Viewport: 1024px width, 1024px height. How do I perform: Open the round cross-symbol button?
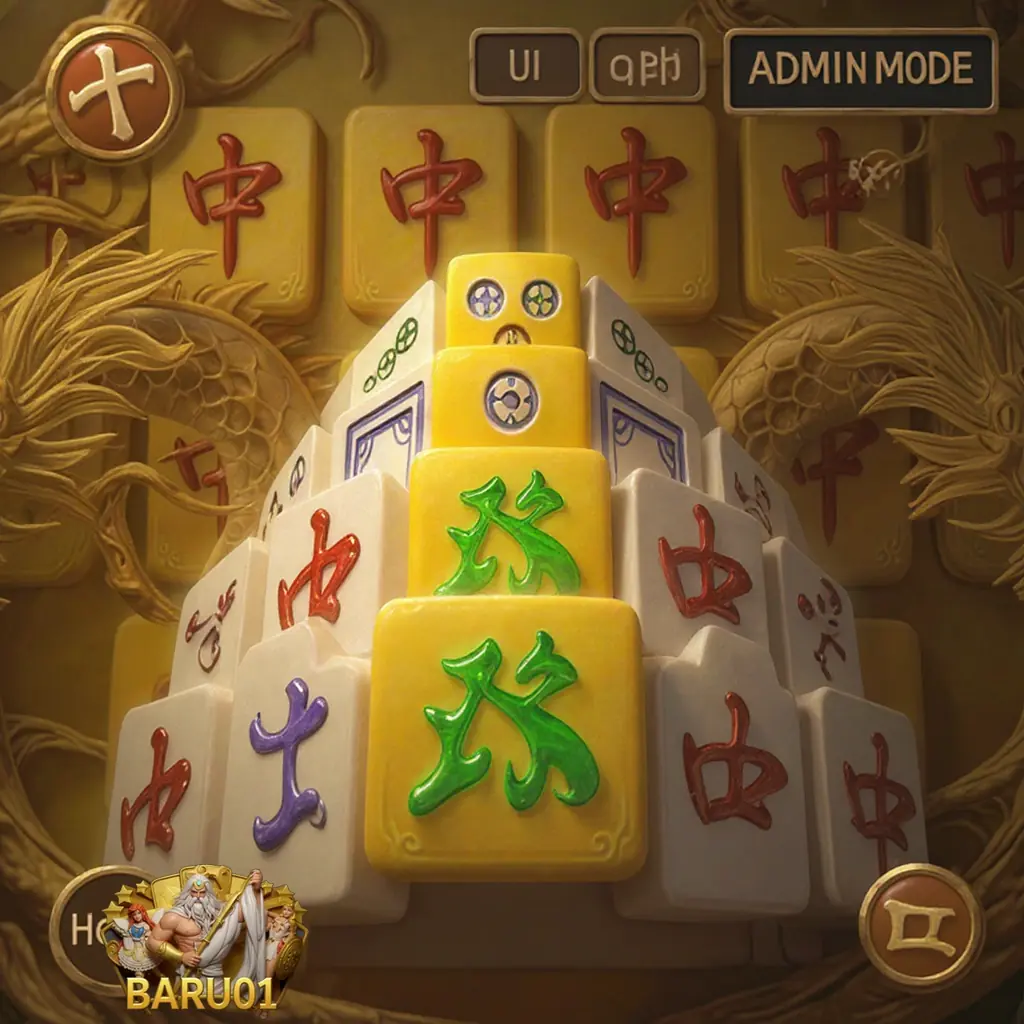(x=120, y=93)
